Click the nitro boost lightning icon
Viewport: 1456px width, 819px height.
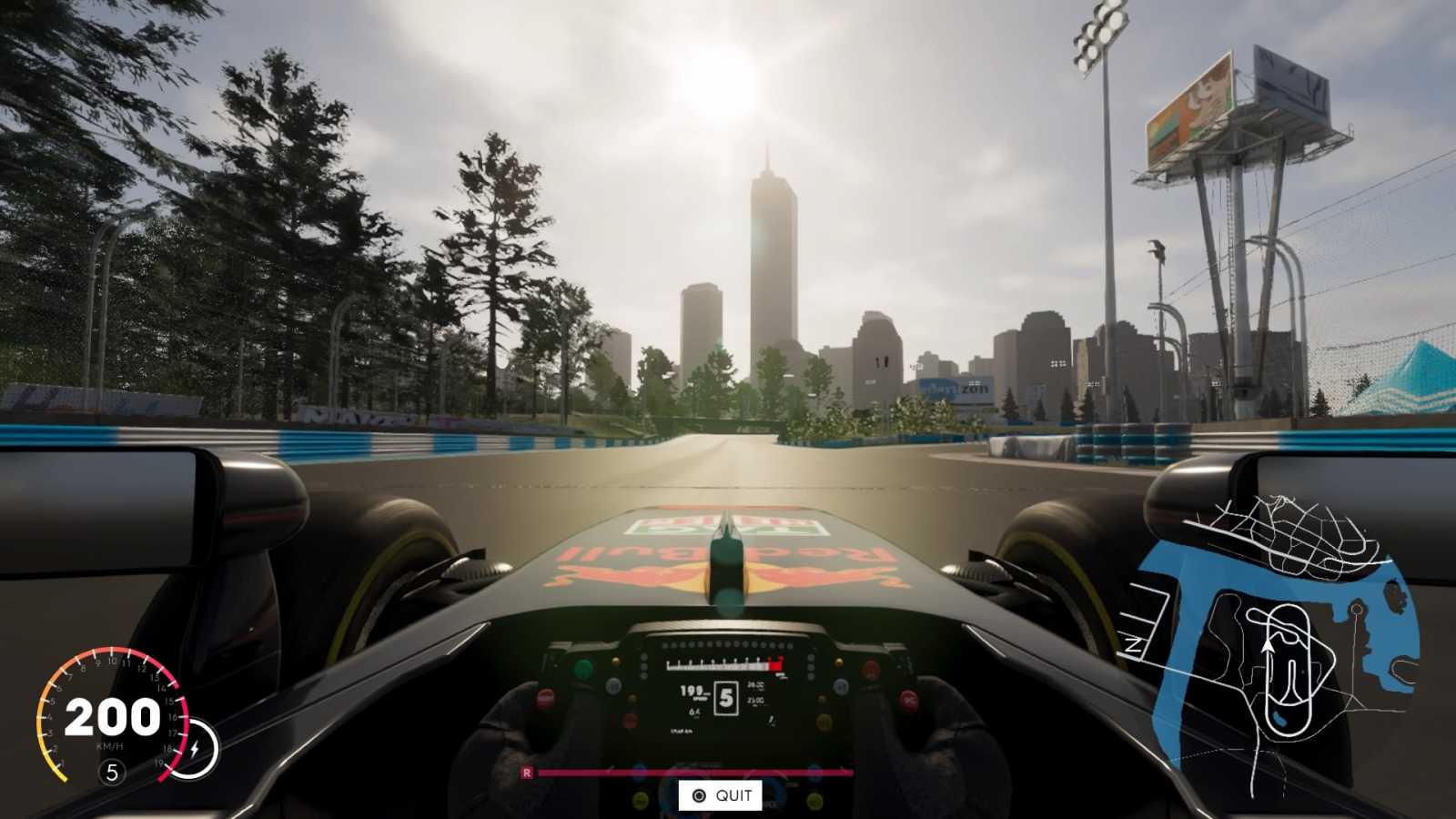194,746
